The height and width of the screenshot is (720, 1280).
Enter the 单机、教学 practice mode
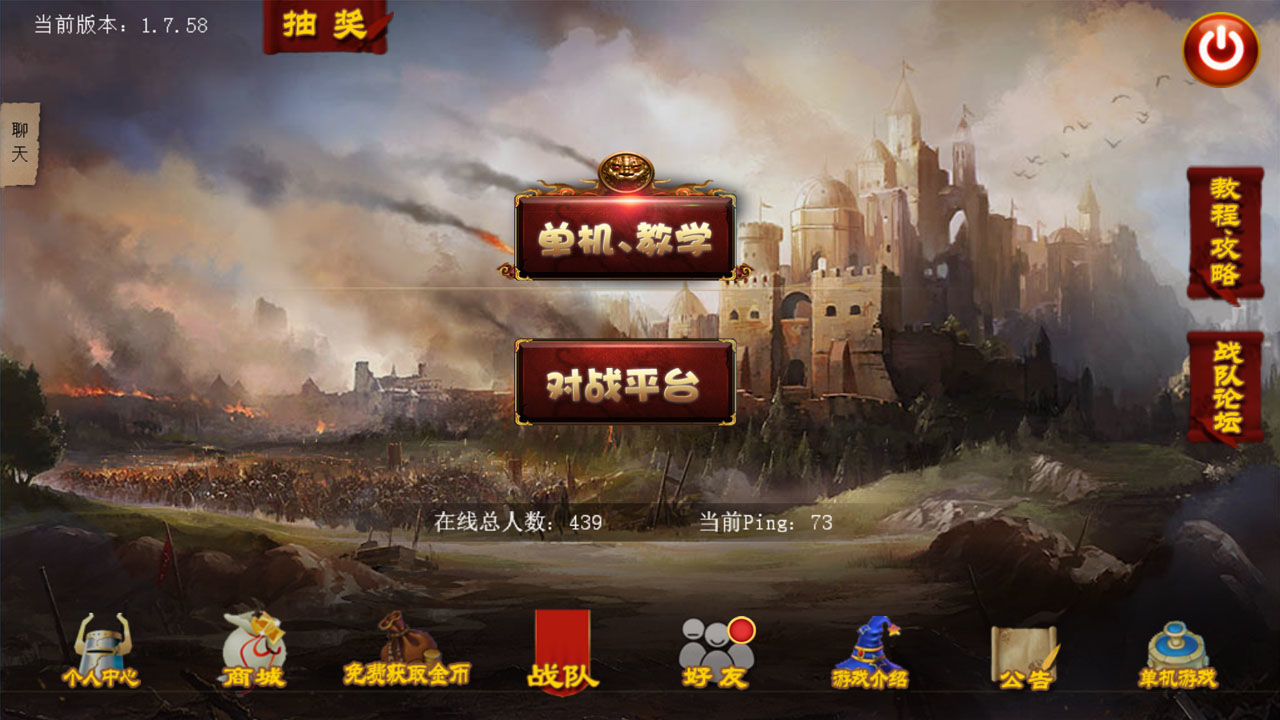623,238
